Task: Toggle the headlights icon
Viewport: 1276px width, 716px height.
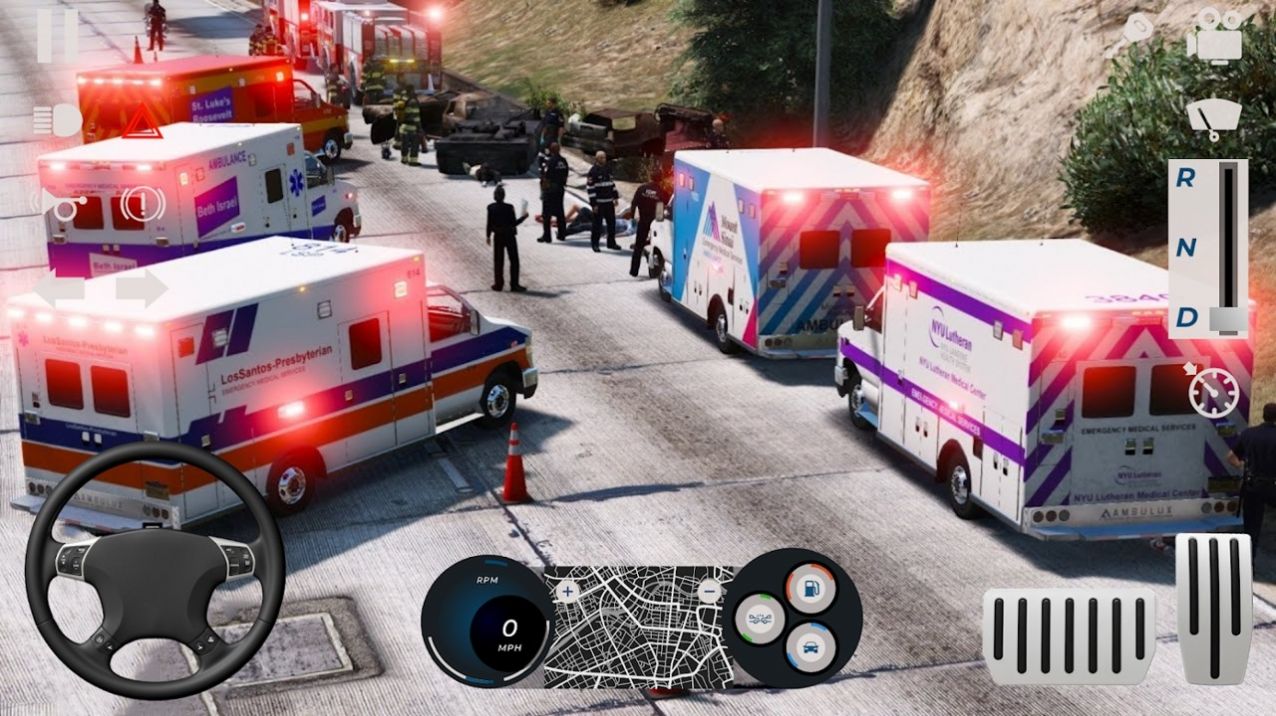Action: point(58,121)
